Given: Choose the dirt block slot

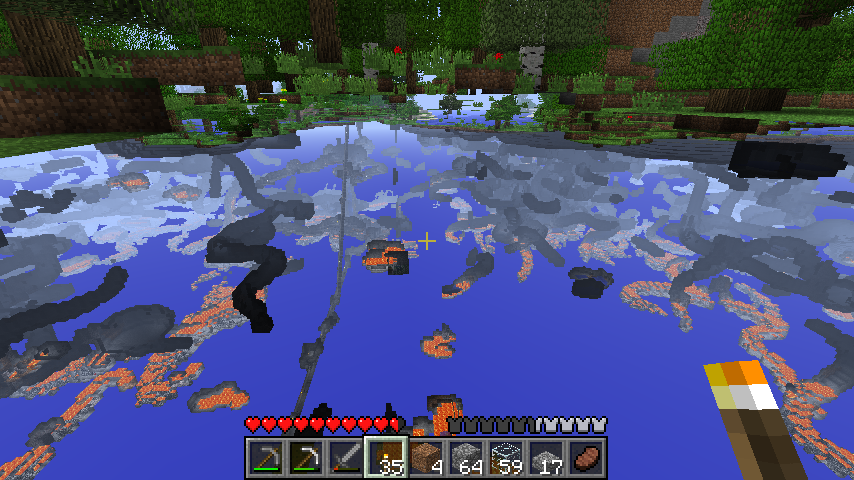Looking at the screenshot, I should coord(426,456).
